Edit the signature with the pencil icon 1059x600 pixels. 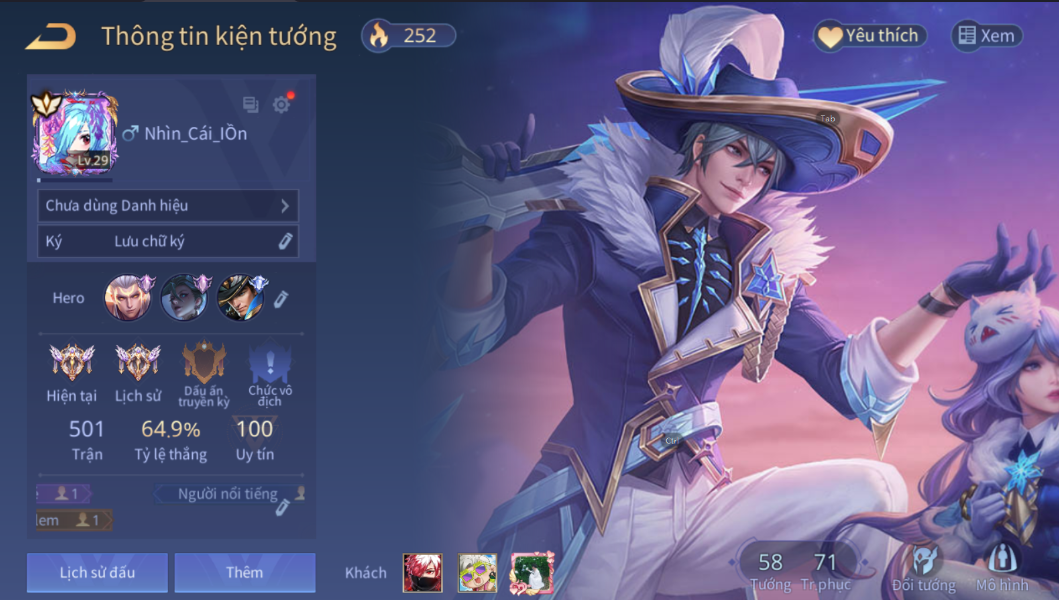[x=285, y=241]
